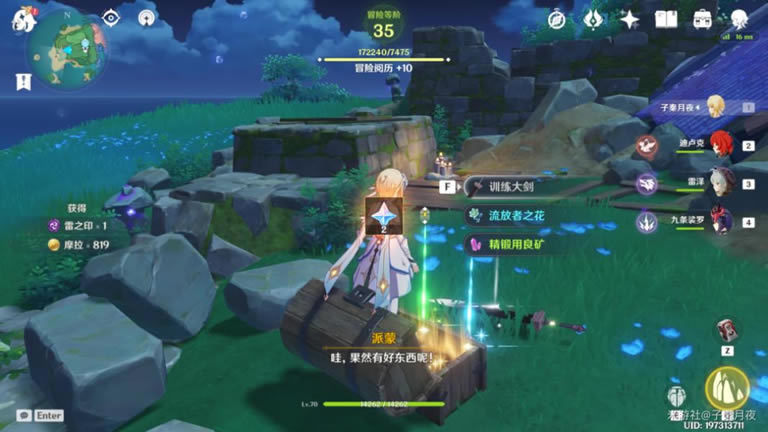Open the wish four-pointed star icon
The width and height of the screenshot is (768, 432).
tap(629, 19)
